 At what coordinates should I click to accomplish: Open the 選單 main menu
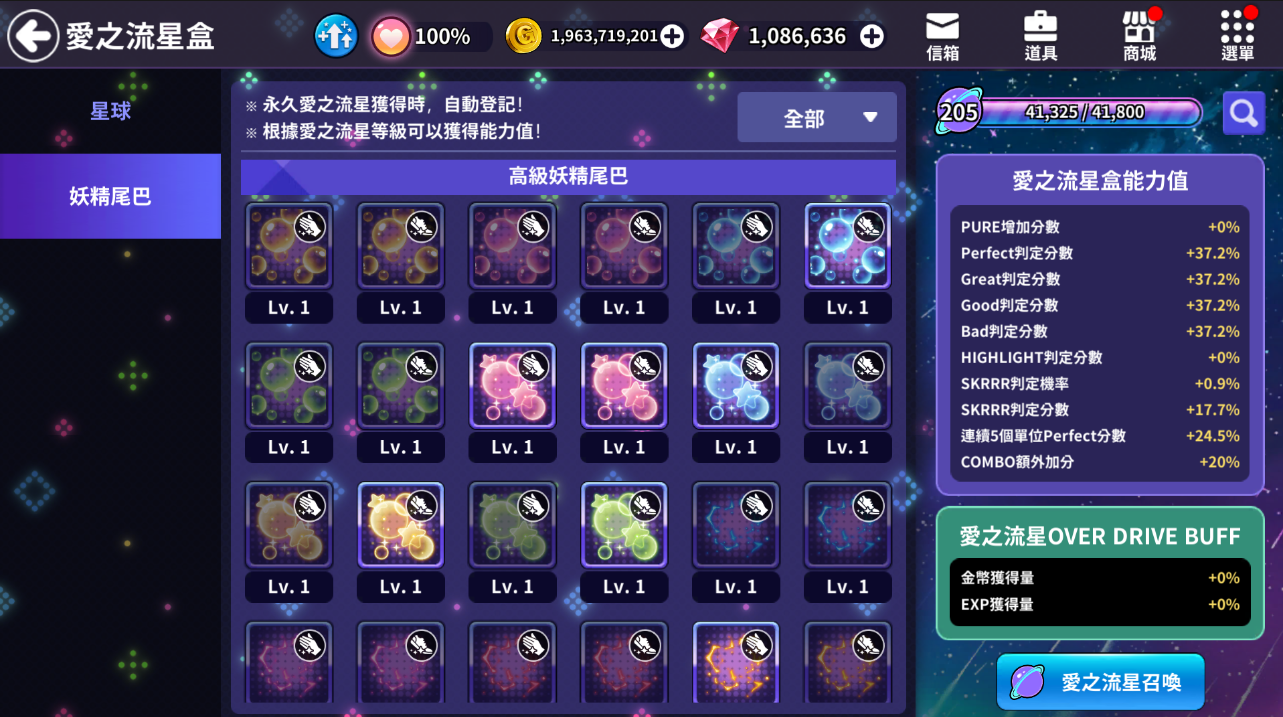[1237, 37]
